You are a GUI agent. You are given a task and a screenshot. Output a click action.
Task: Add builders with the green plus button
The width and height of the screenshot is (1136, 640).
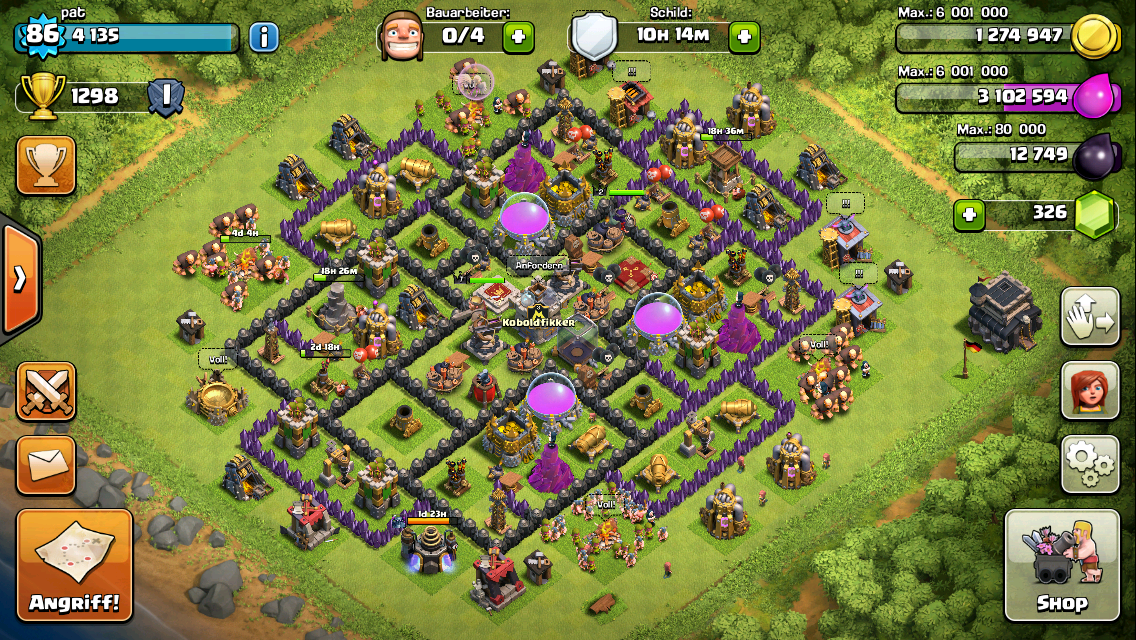tap(517, 38)
